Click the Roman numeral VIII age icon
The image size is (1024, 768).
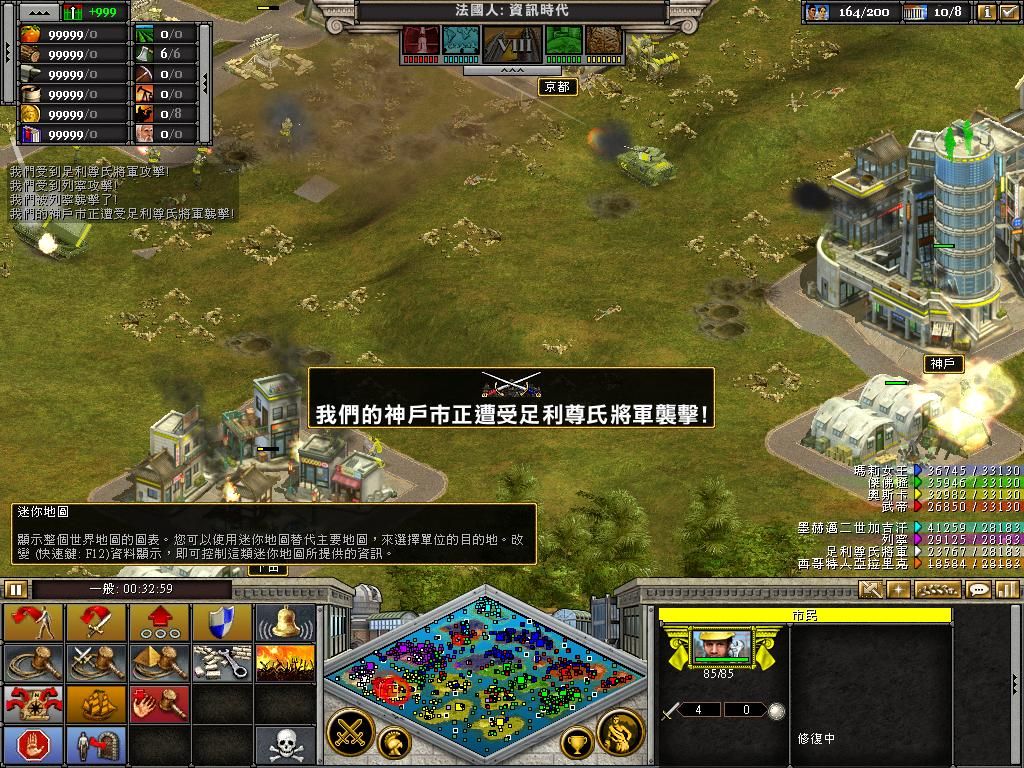[512, 42]
